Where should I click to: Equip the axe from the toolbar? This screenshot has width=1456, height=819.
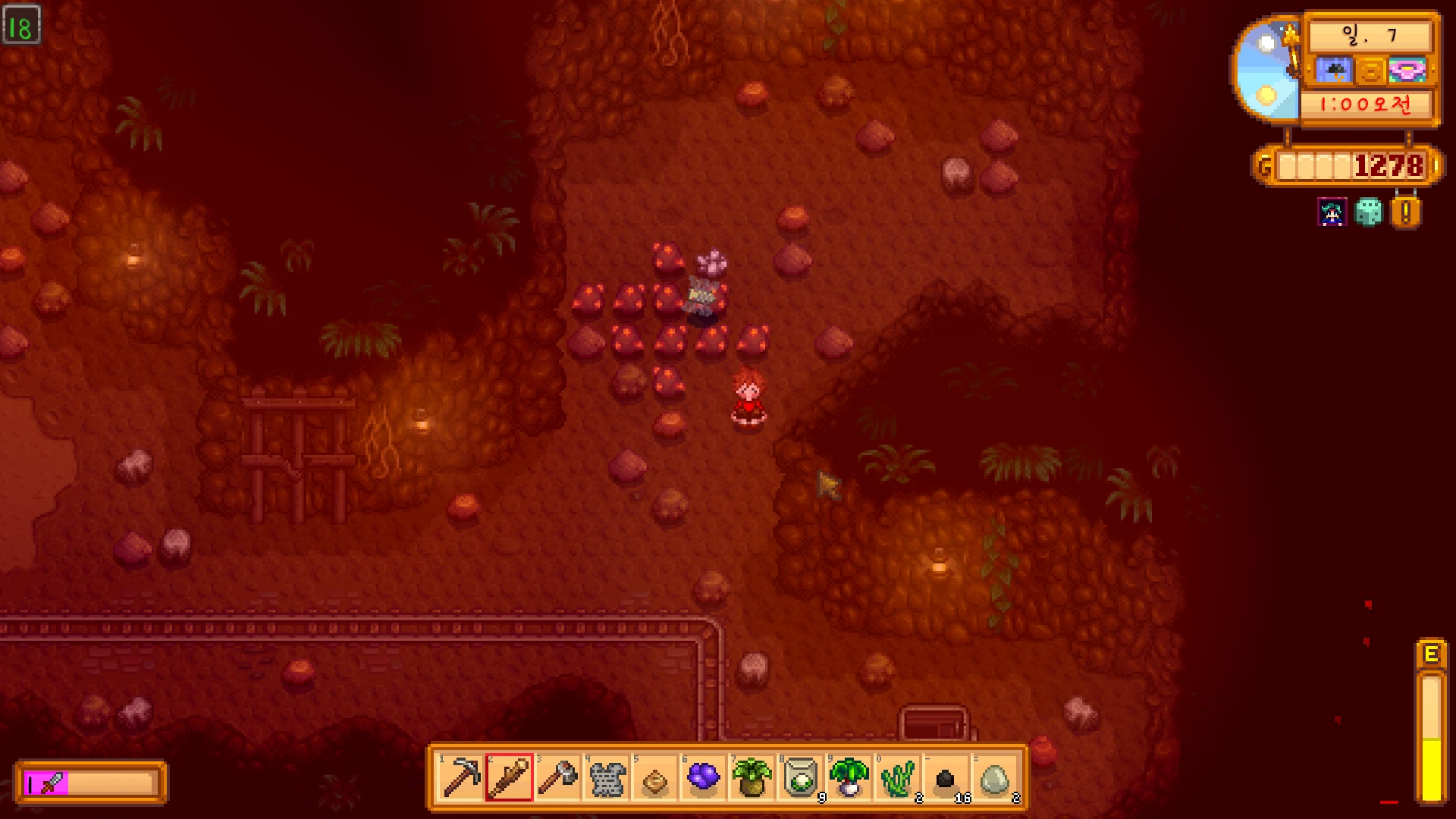557,777
